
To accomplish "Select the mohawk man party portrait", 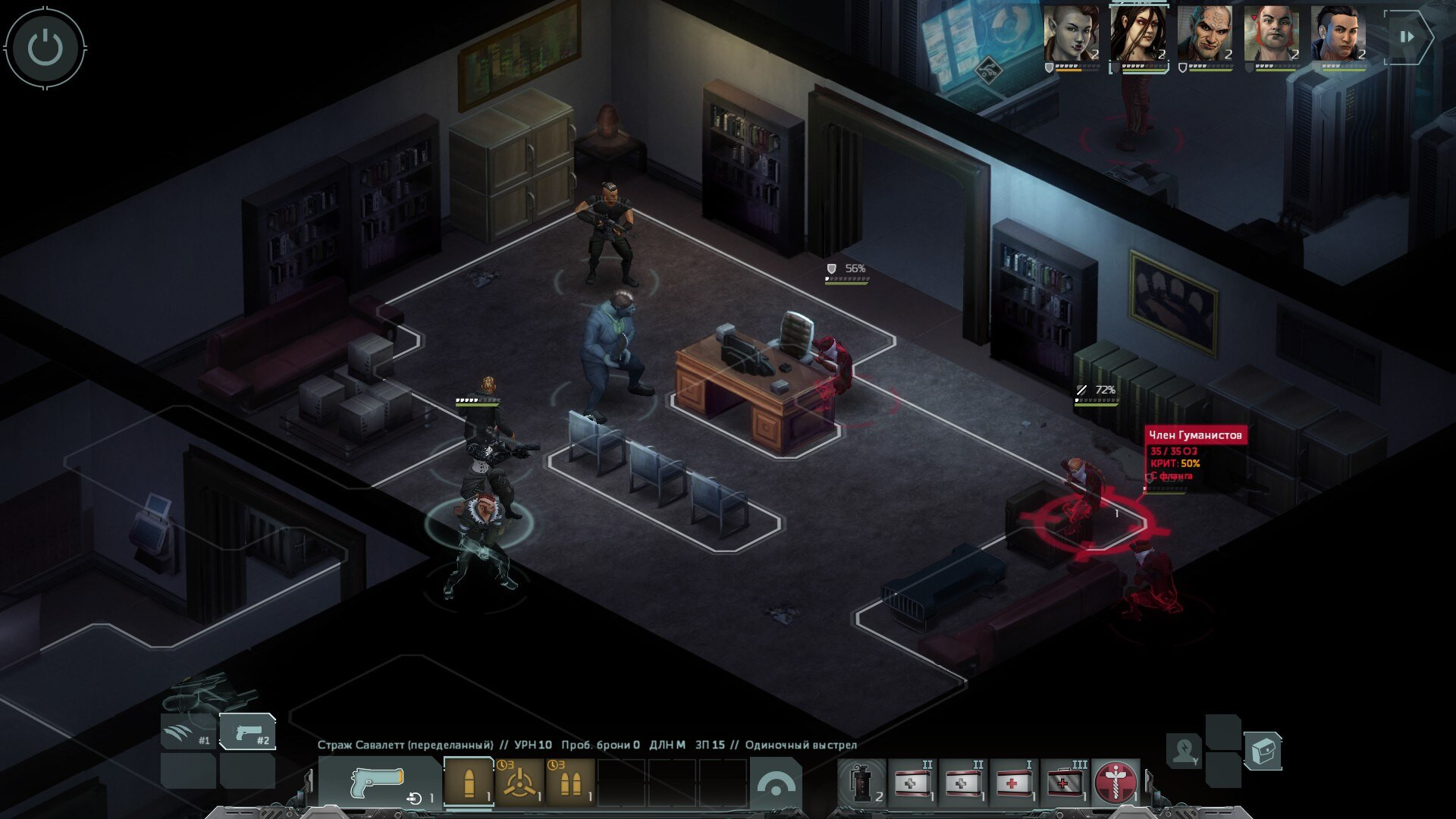I will [1338, 35].
